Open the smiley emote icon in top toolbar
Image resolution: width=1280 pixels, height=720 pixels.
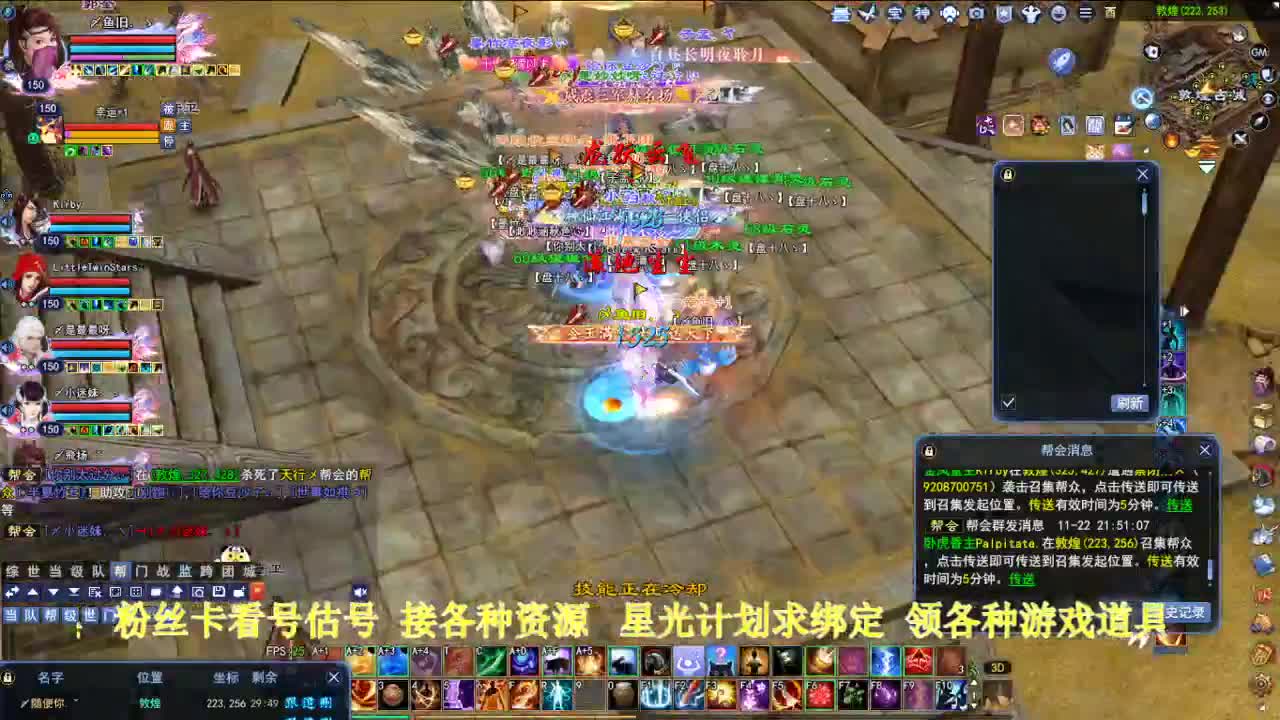click(1058, 13)
